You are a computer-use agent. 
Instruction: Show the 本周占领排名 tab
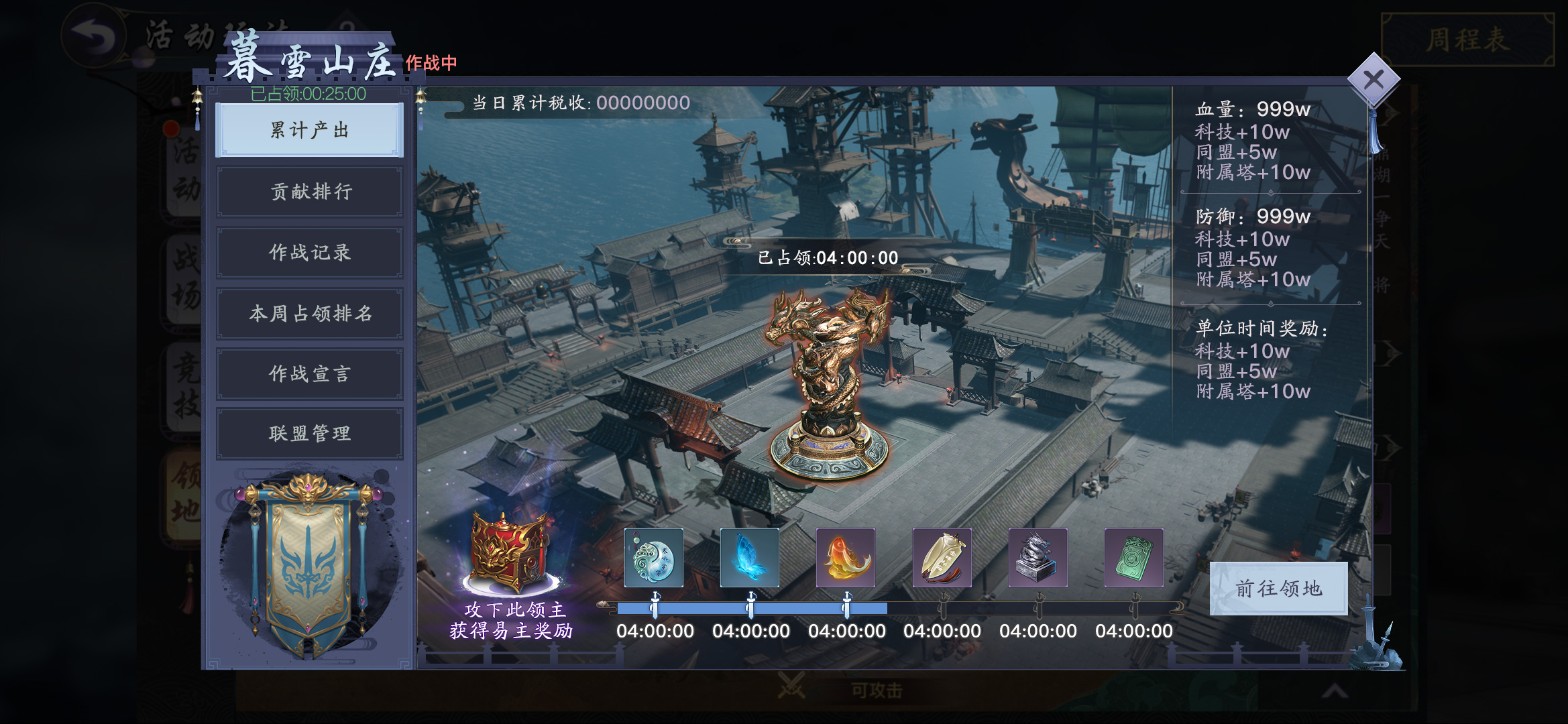click(309, 313)
